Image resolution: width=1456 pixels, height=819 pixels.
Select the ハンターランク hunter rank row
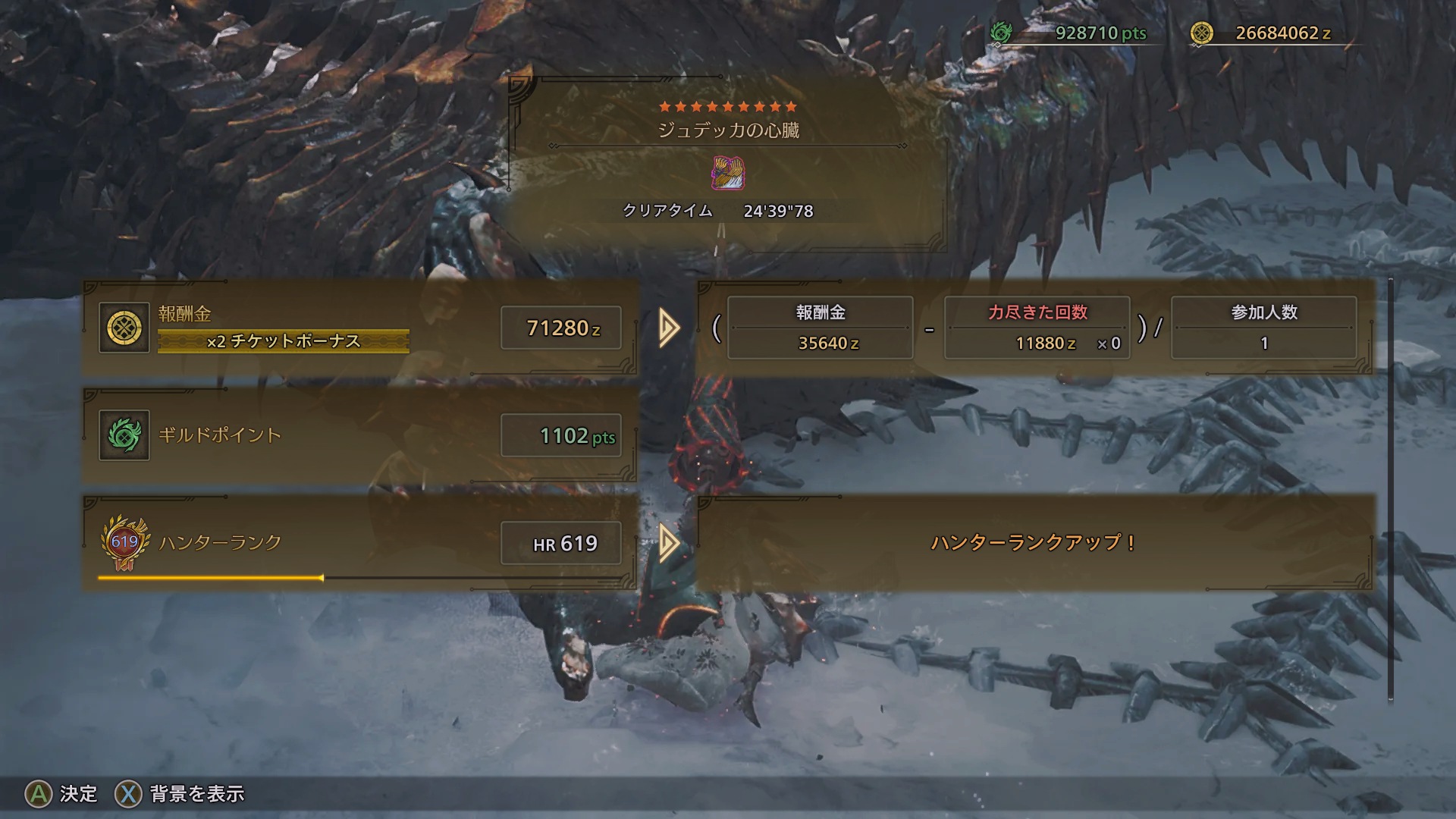pyautogui.click(x=359, y=543)
